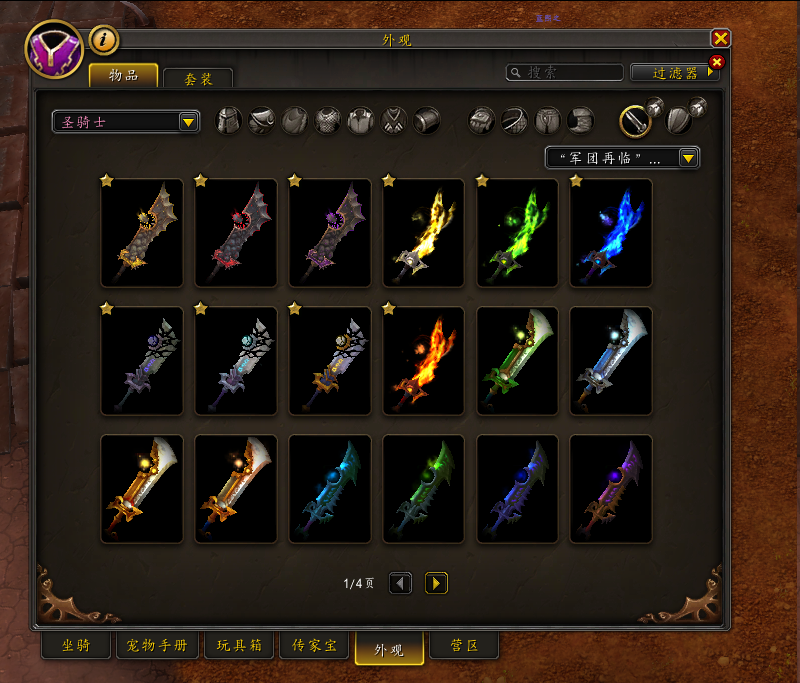
Task: Select the green flame sword appearance
Action: pyautogui.click(x=517, y=233)
